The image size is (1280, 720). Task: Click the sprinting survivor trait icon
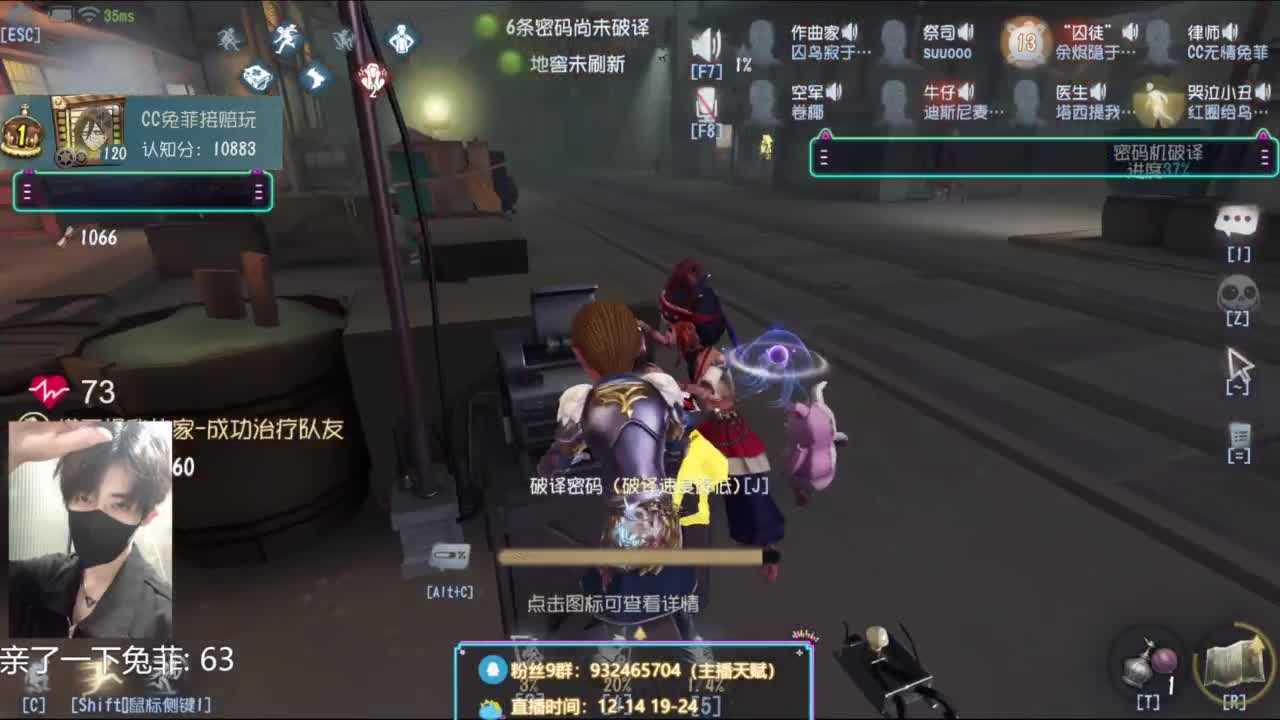point(287,38)
